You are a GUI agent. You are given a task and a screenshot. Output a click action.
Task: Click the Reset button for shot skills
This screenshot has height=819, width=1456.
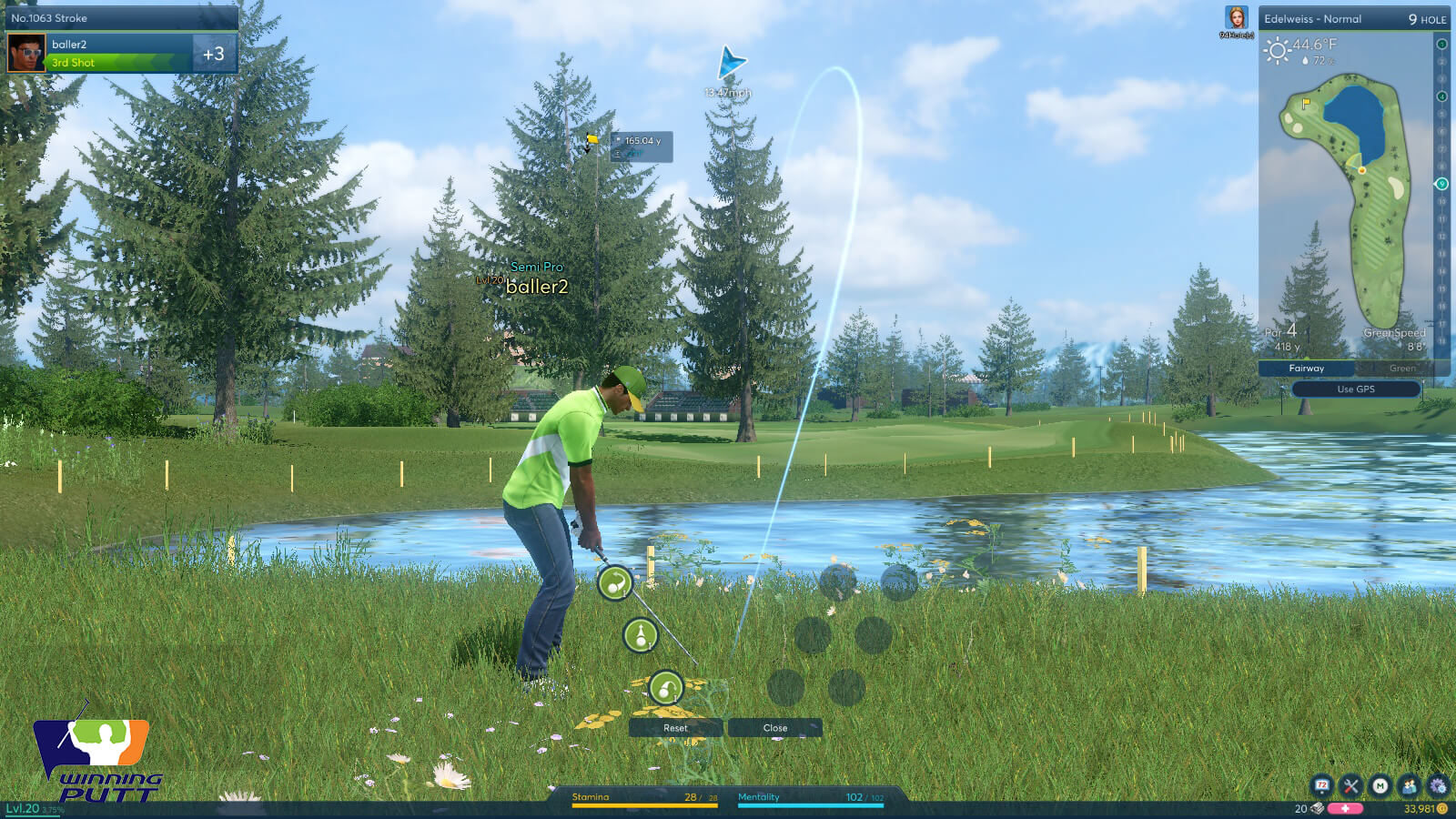[675, 728]
